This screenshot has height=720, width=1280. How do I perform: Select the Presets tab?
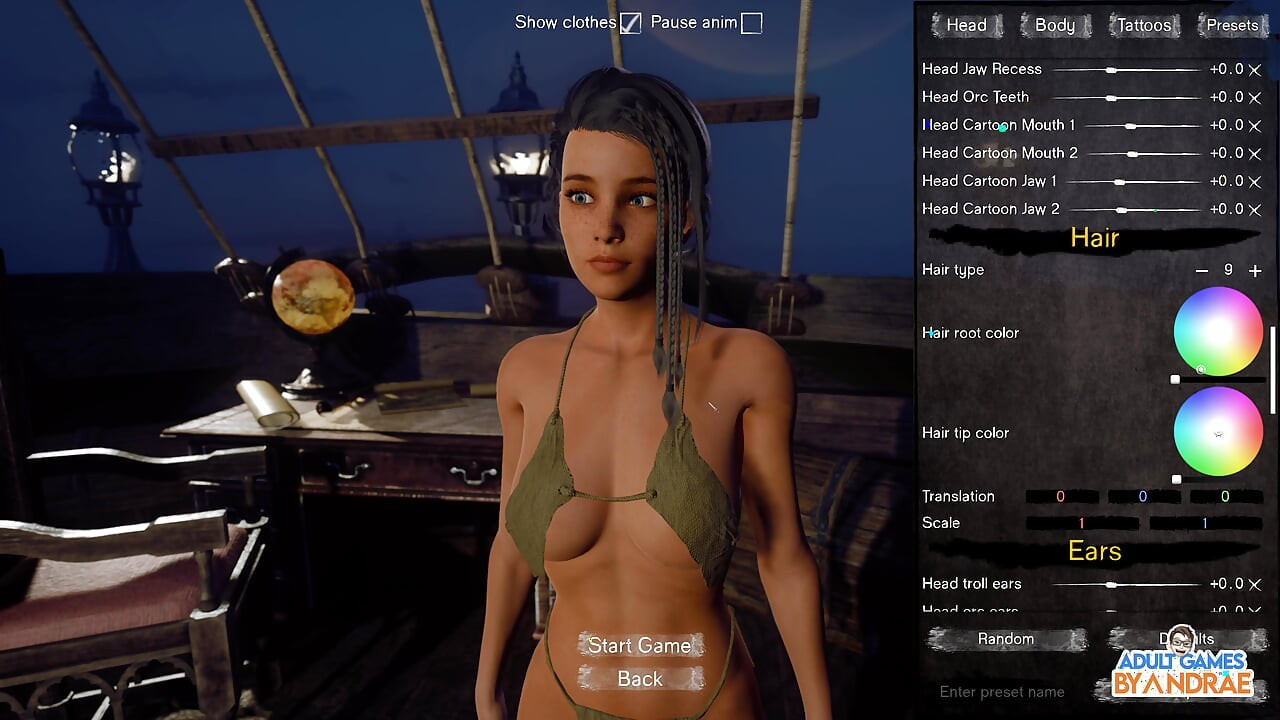(x=1231, y=24)
